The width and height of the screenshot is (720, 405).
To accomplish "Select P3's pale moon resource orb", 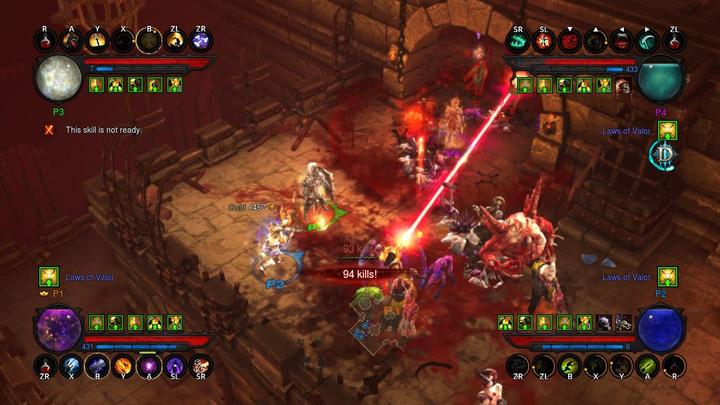I will 59,80.
